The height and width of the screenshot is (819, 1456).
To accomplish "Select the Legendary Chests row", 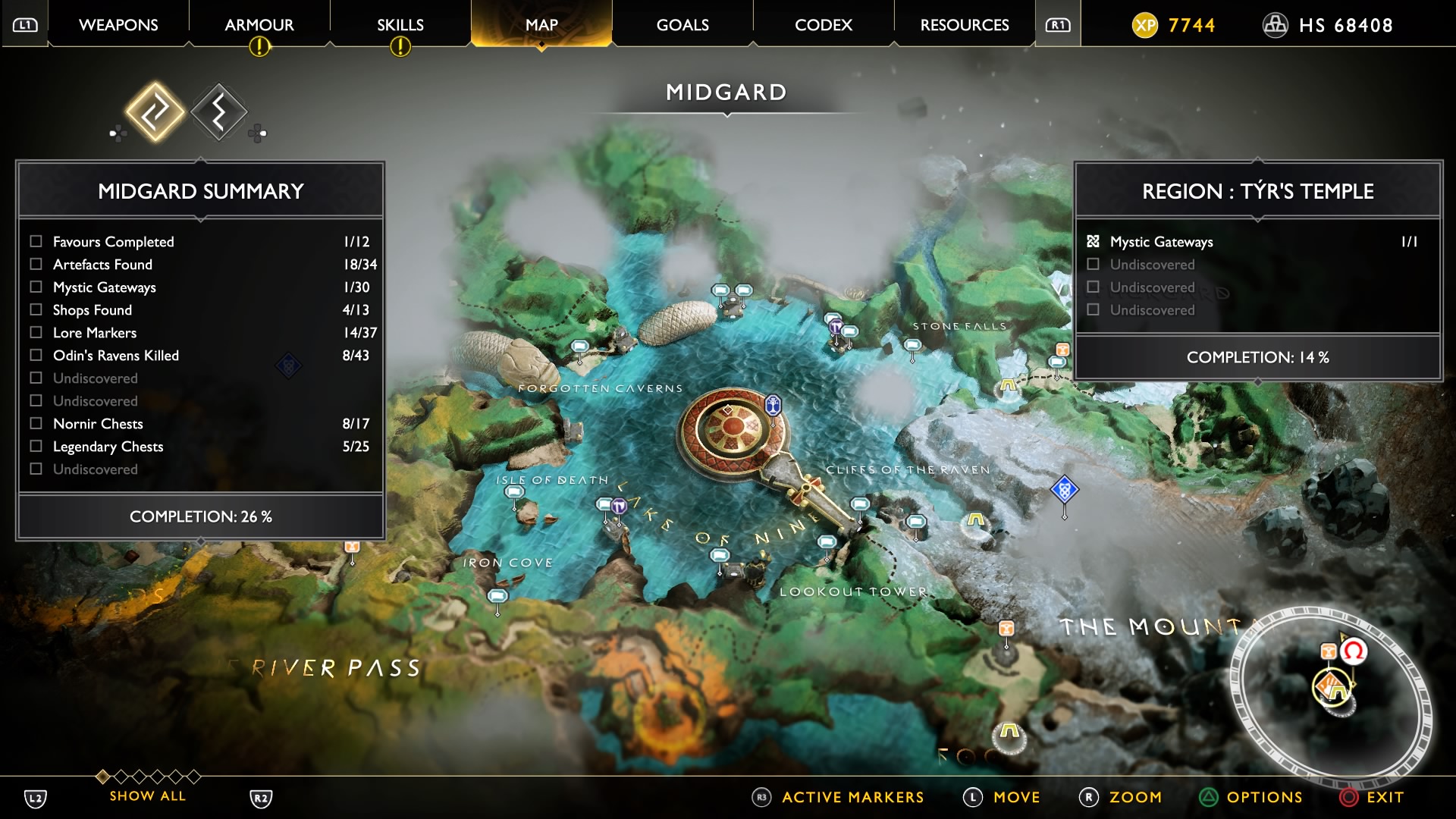I will 108,446.
